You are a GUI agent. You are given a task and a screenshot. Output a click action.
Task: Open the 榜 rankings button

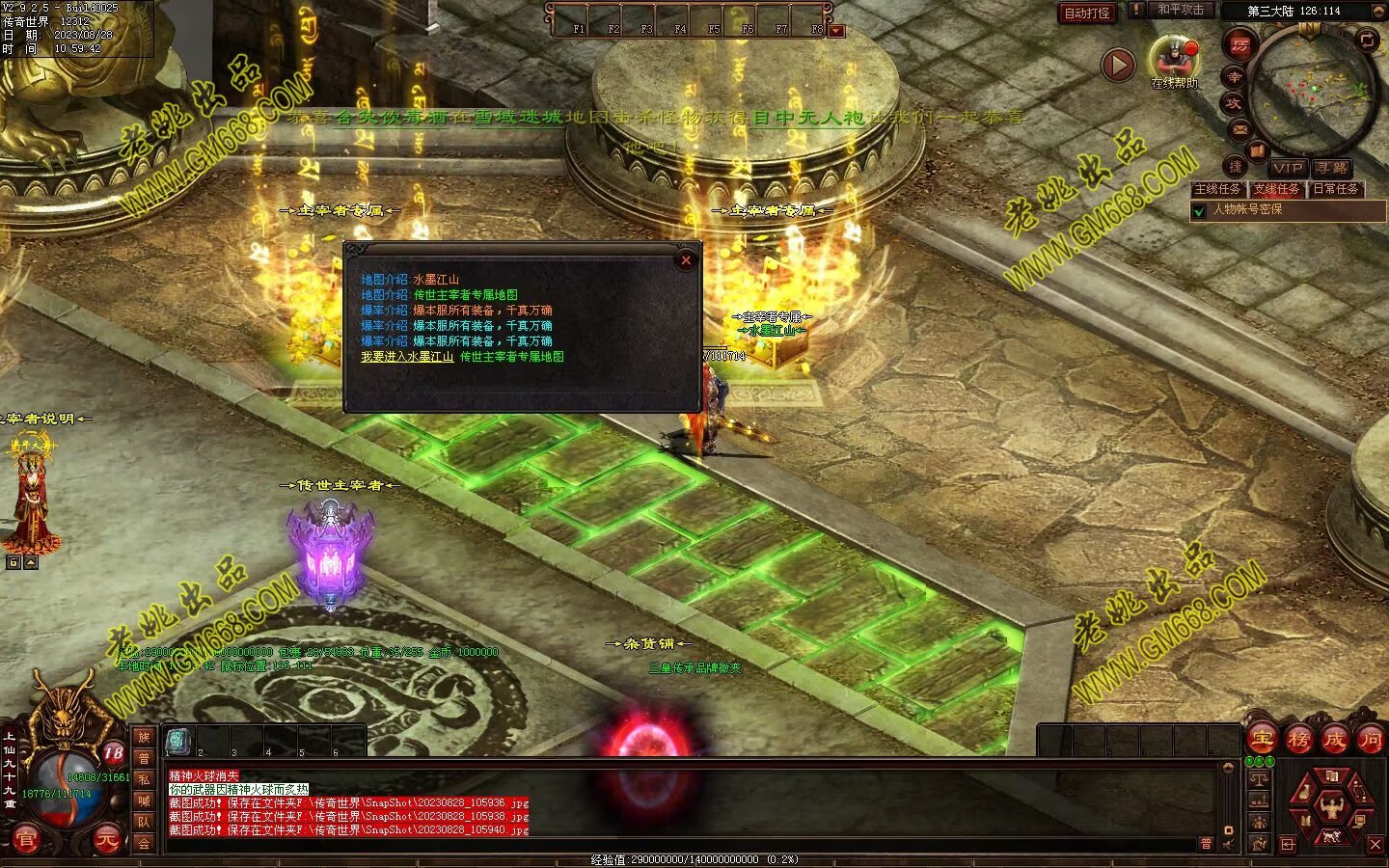[1298, 740]
